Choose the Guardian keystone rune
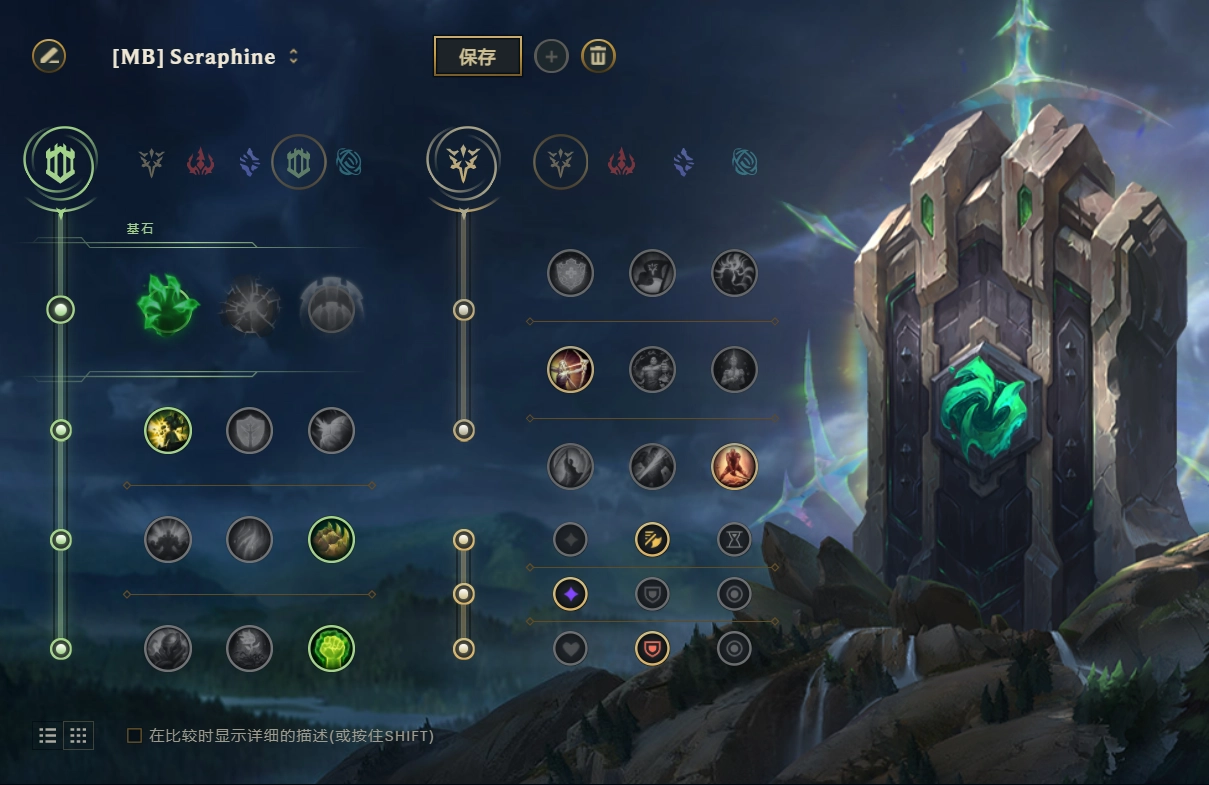Viewport: 1209px width, 785px height. tap(331, 306)
